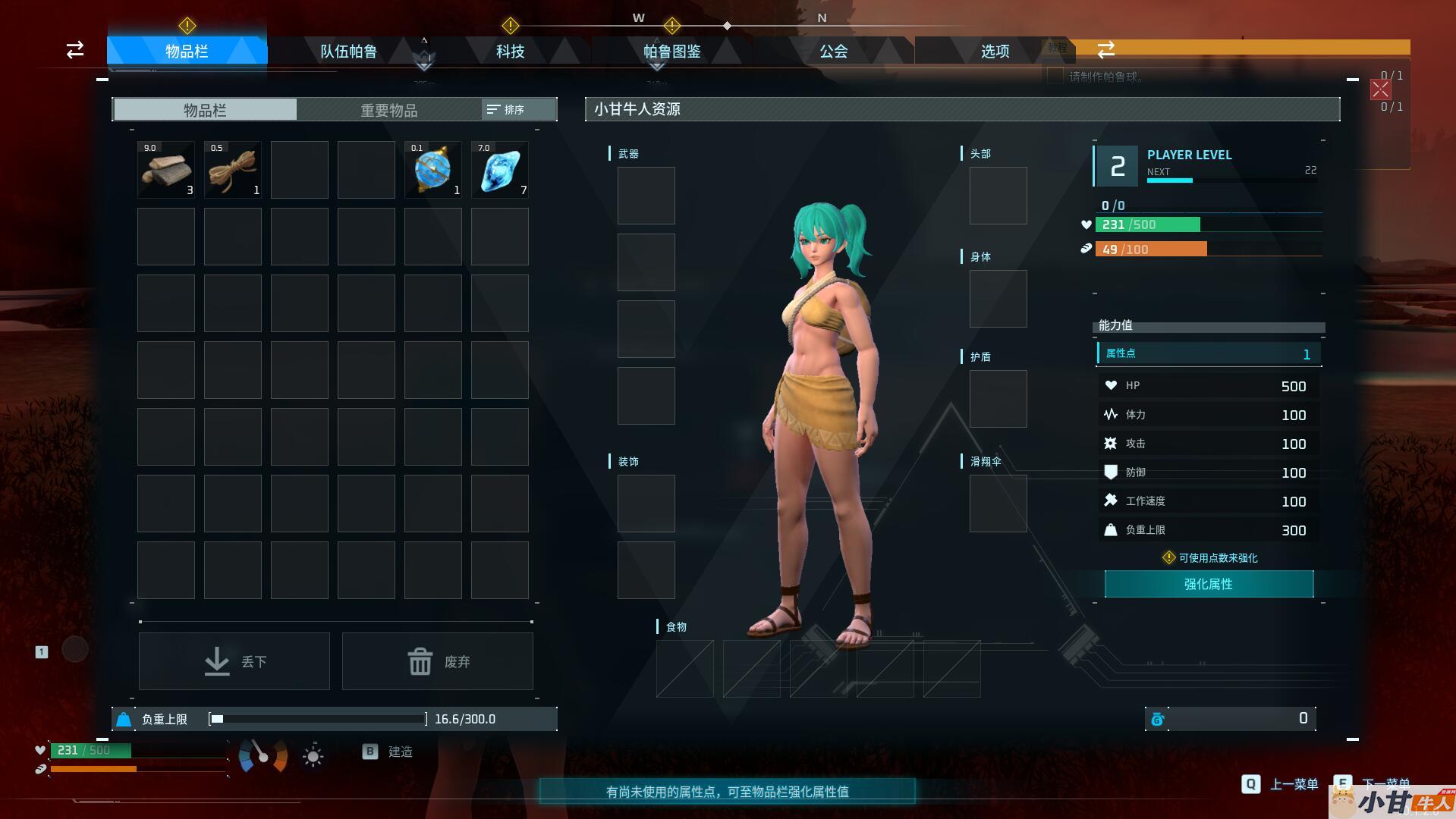This screenshot has width=1456, height=819.
Task: Go to the 帕鲁图鉴 tab
Action: tap(671, 52)
